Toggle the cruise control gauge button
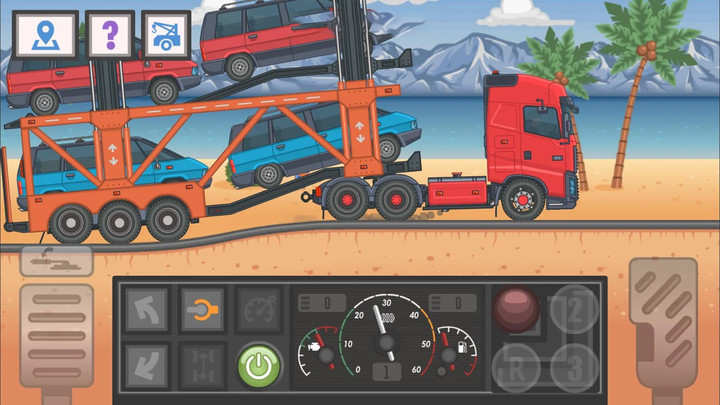 tap(258, 310)
